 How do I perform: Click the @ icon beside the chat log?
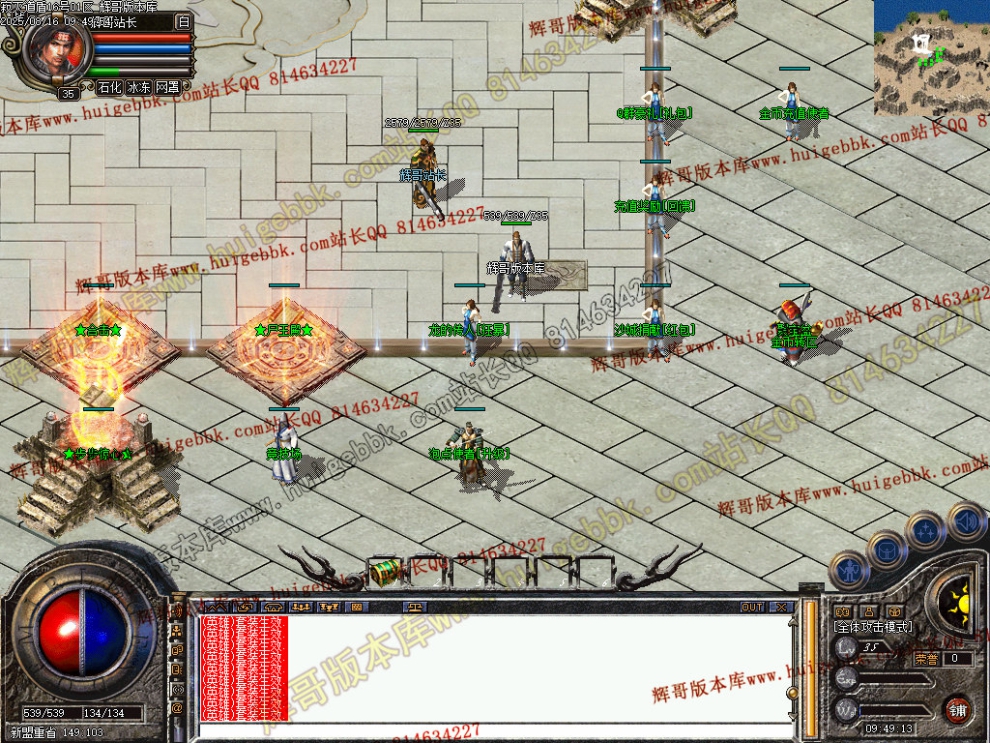pos(177,709)
